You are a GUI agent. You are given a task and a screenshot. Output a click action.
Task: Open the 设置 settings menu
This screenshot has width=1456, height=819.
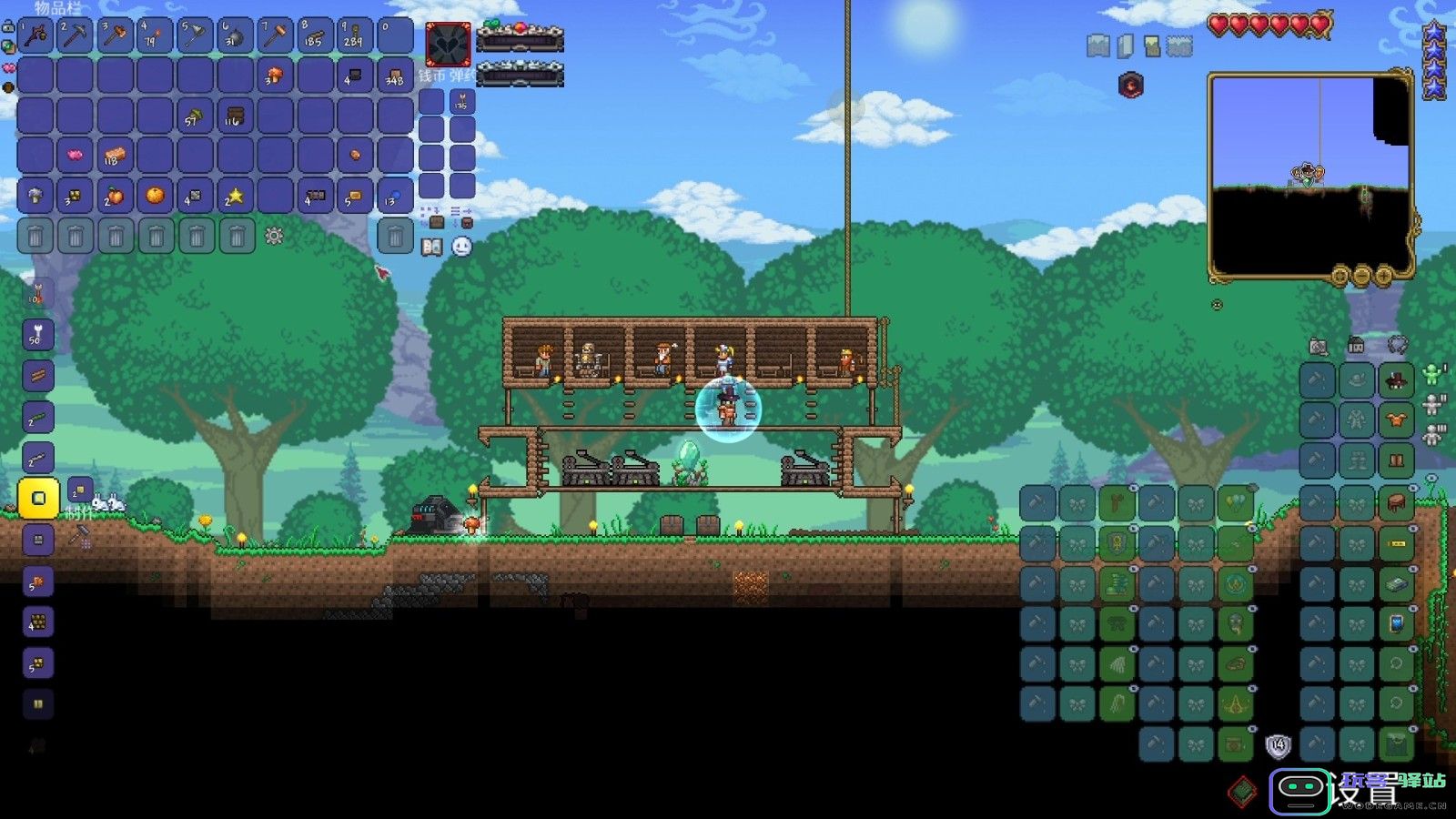click(x=1362, y=791)
